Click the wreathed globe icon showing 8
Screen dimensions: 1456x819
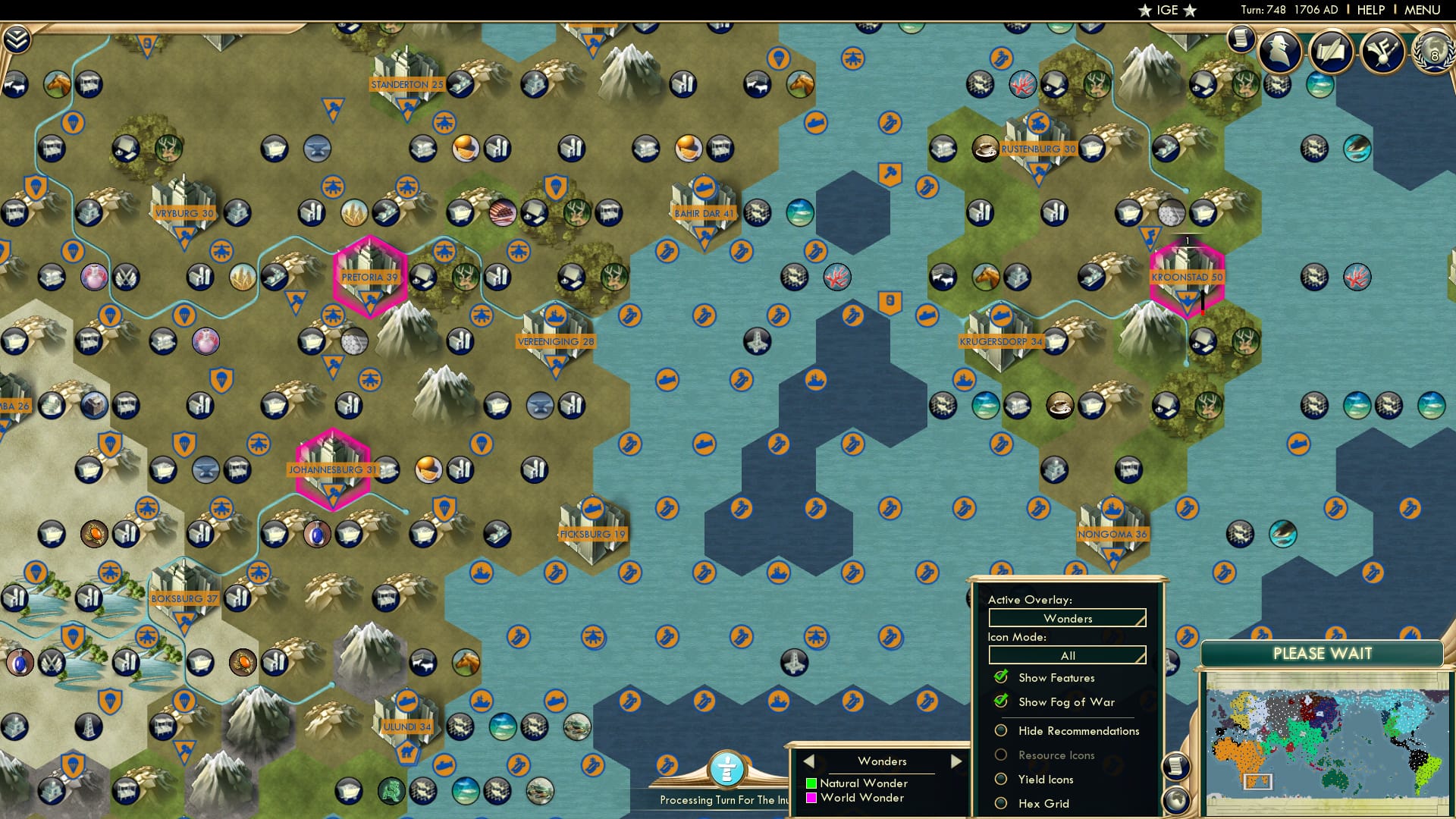[1432, 54]
